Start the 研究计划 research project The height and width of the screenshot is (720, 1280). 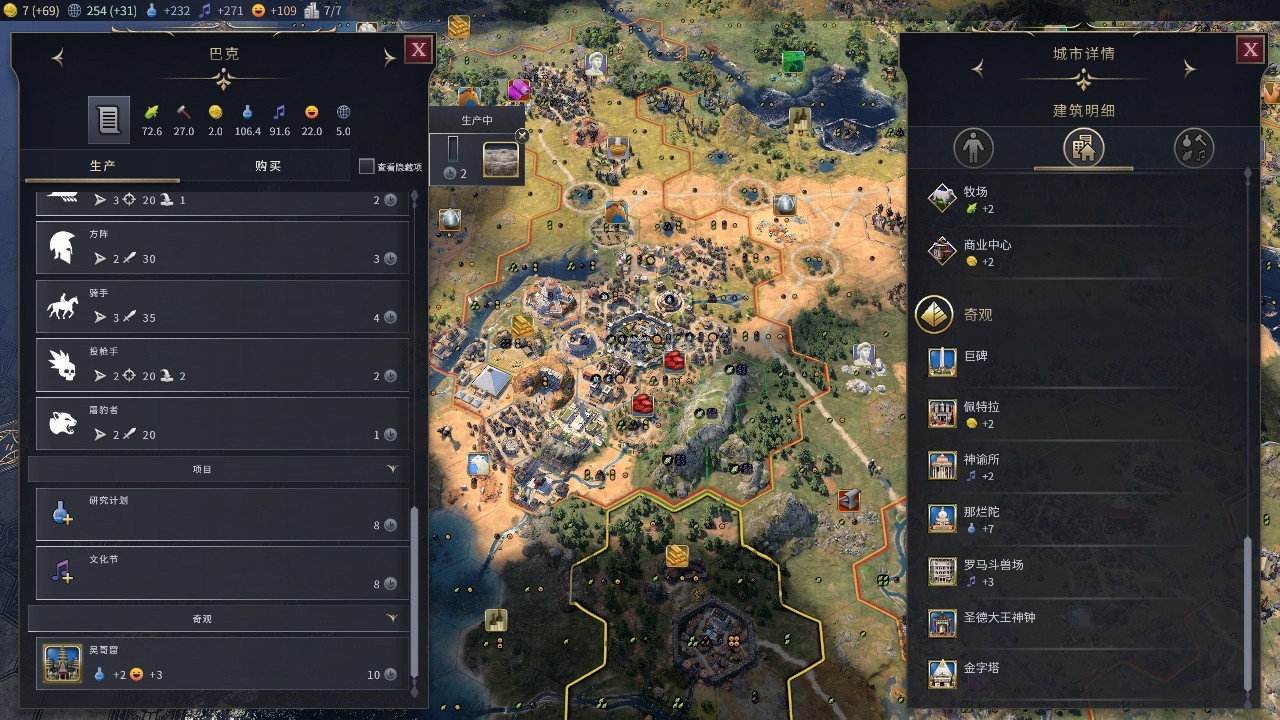point(222,514)
